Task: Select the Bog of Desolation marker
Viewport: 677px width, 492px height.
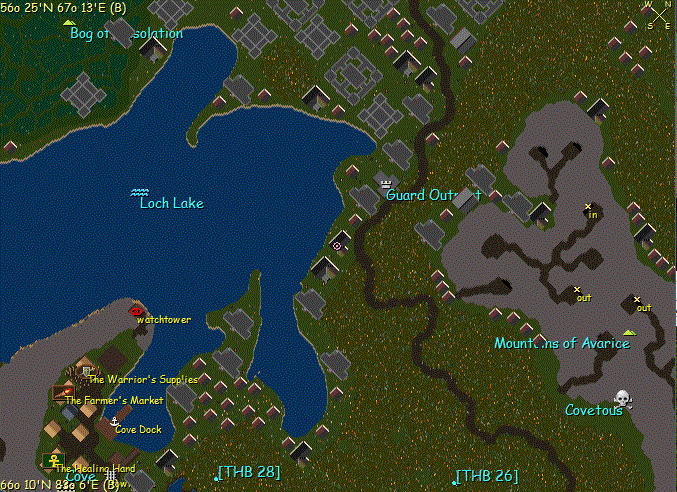Action: click(x=69, y=22)
